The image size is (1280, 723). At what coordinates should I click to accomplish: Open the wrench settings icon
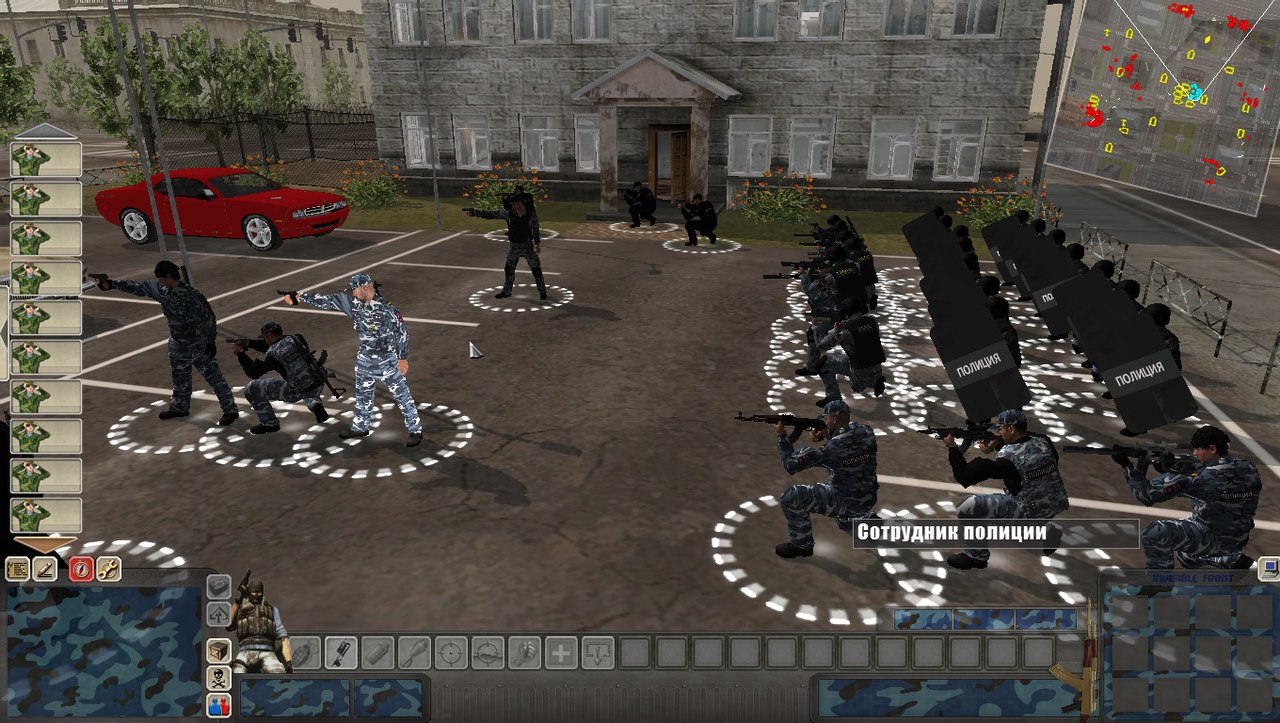pos(108,569)
